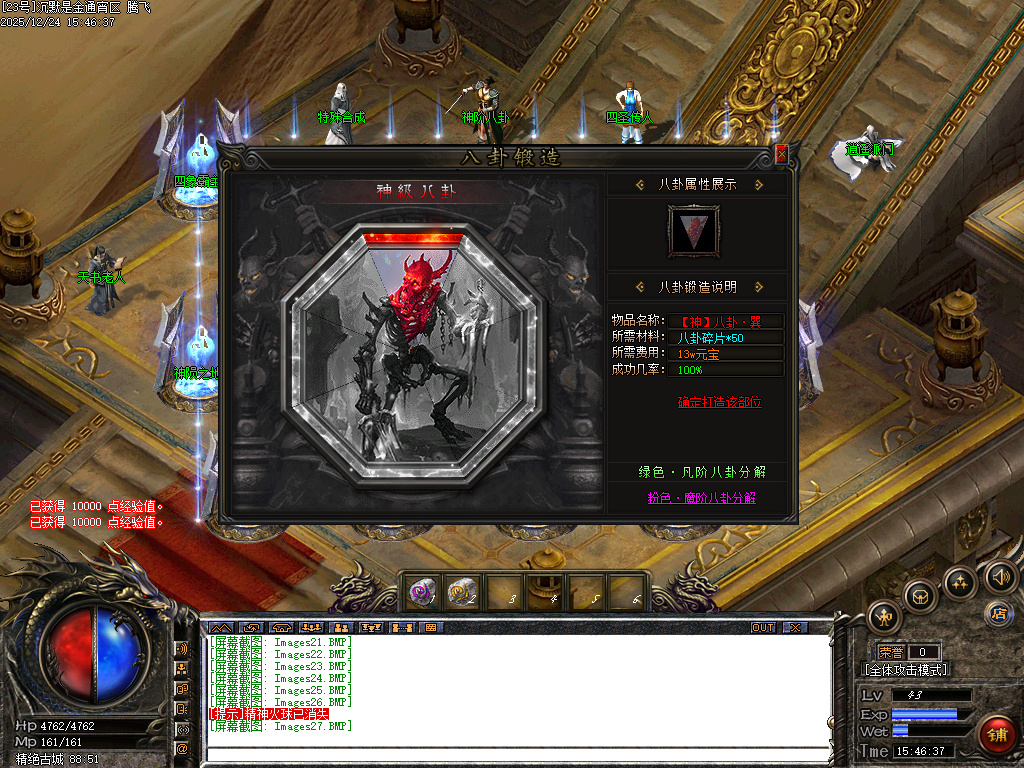This screenshot has width=1024, height=768.
Task: Click the mountain icon on chat toolbar
Action: coord(219,628)
